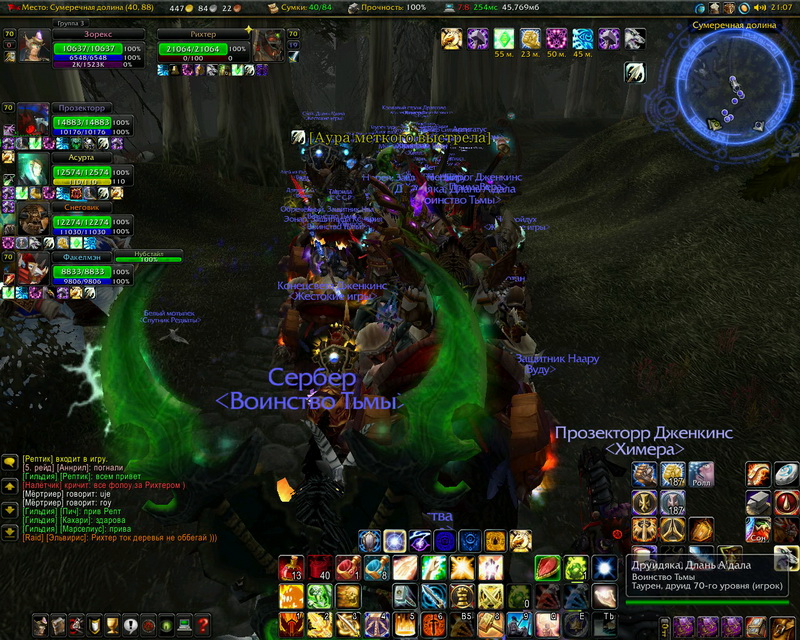Target party member Прозекторр
Viewport: 800px width, 640px height.
click(82, 121)
